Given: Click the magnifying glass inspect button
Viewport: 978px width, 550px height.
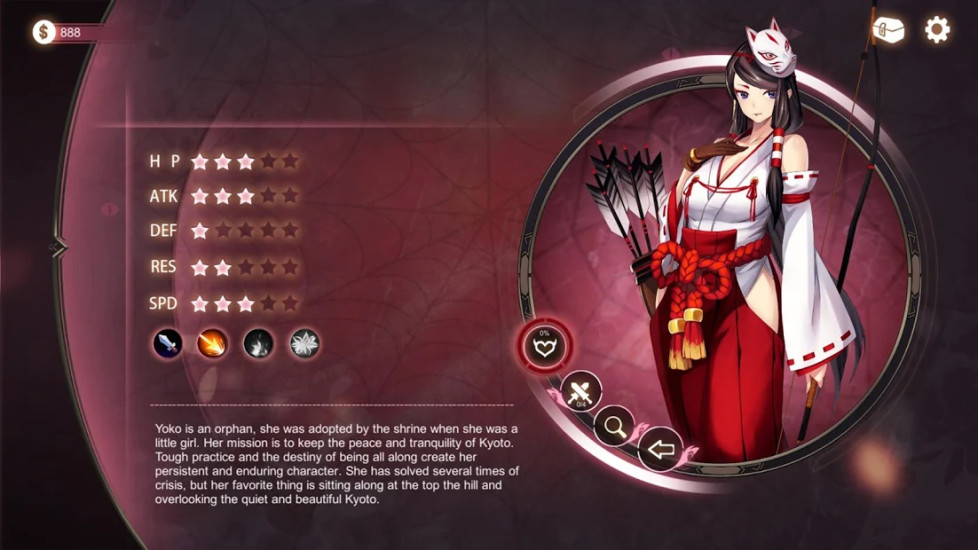Looking at the screenshot, I should [x=614, y=427].
